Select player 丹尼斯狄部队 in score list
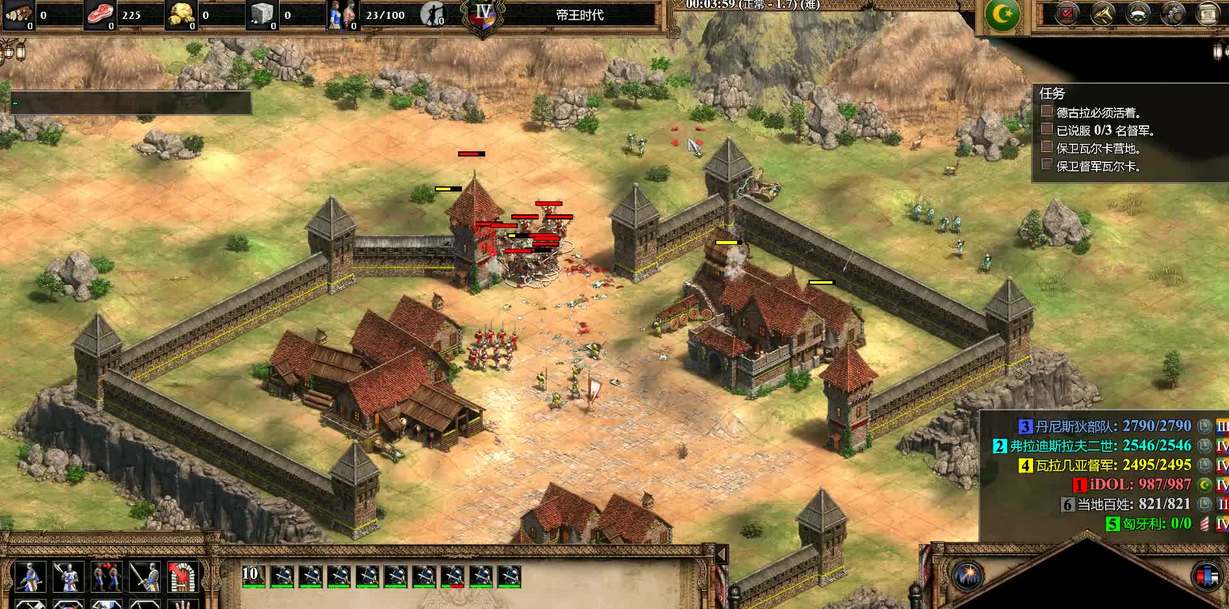This screenshot has height=609, width=1229. click(1110, 426)
